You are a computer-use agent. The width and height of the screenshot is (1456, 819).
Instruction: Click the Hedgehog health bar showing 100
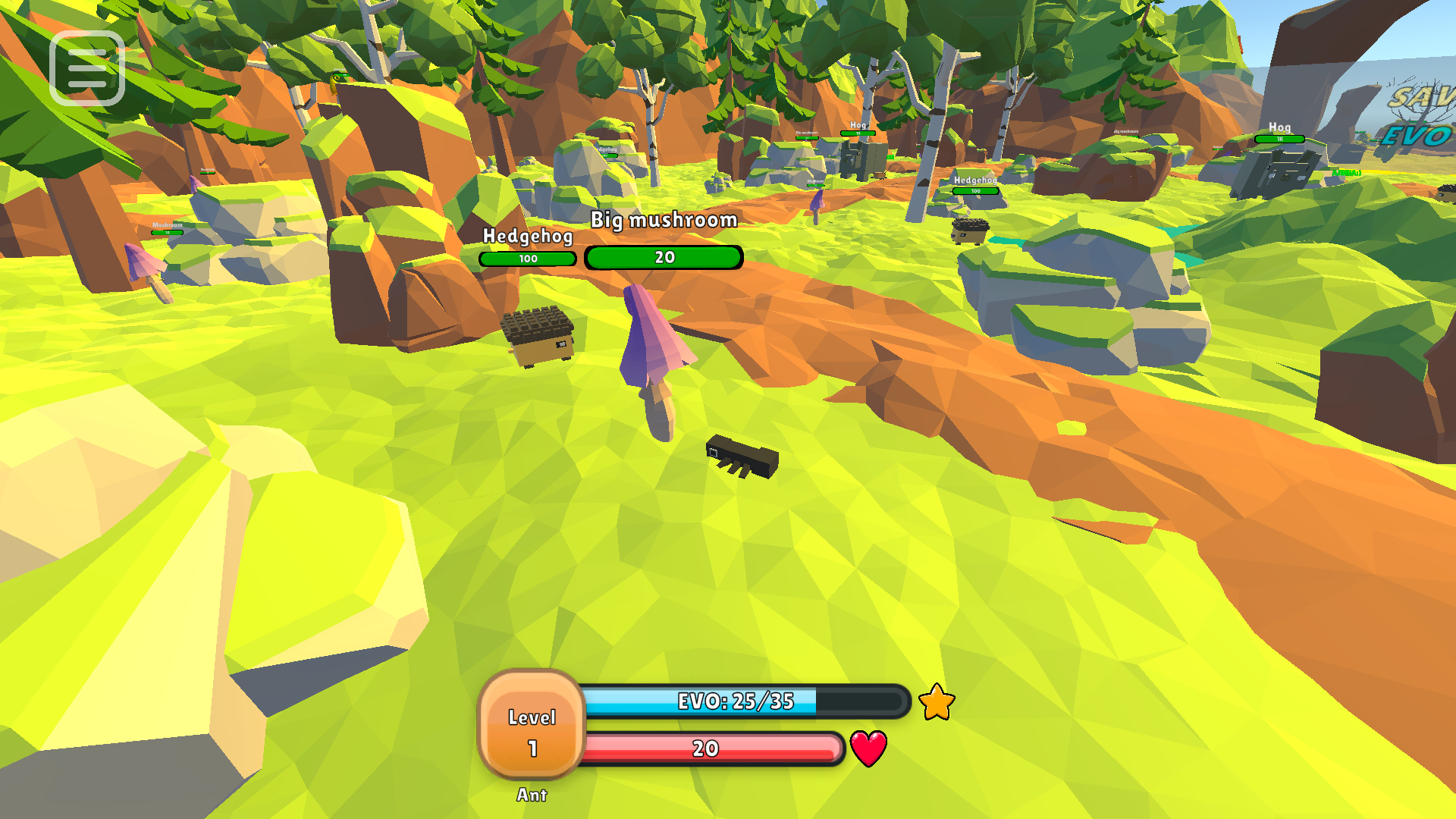(x=526, y=259)
